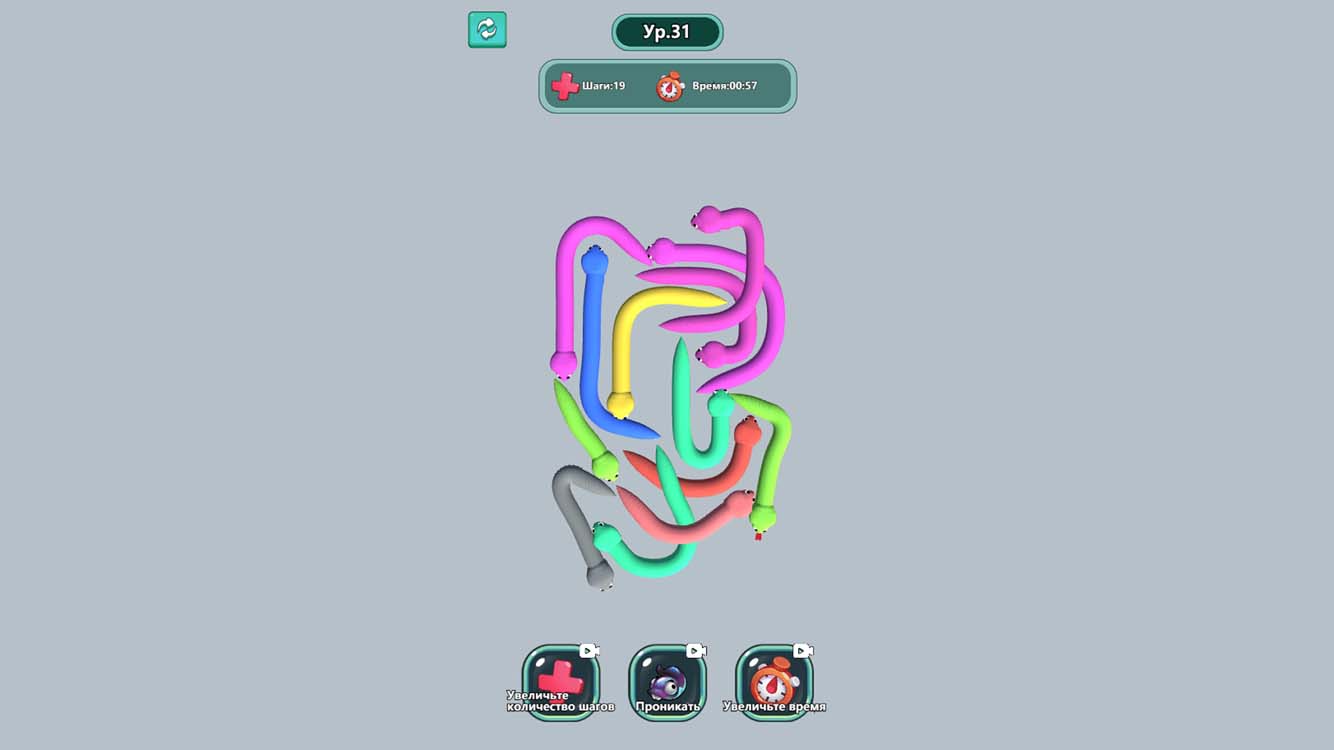Click the red plus icon beside Шаги counter
This screenshot has width=1334, height=750.
tap(564, 86)
